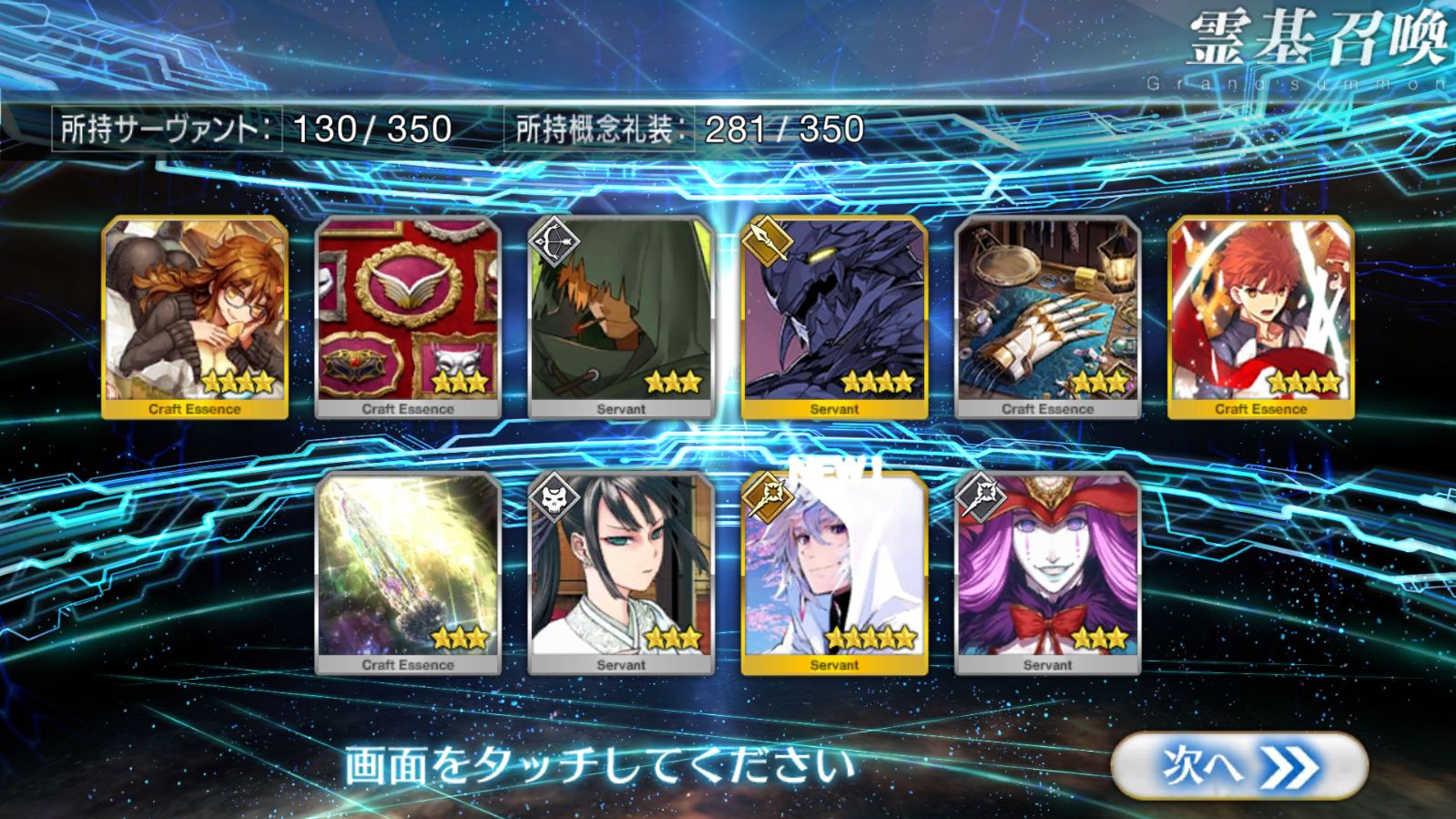This screenshot has width=1456, height=819.
Task: View the purple-haired clown Caster Servant card
Action: click(x=1047, y=573)
